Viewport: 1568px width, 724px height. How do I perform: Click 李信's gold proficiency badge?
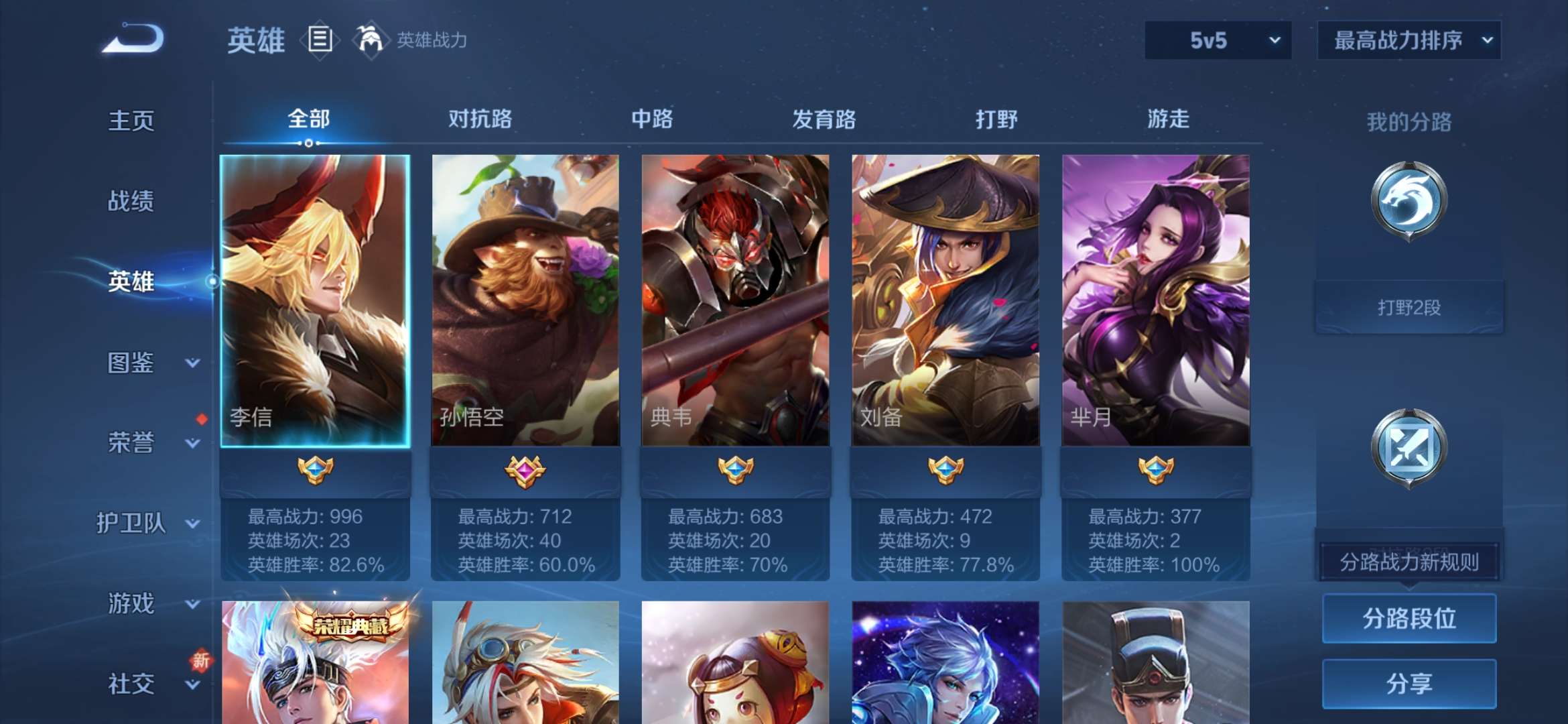point(315,472)
